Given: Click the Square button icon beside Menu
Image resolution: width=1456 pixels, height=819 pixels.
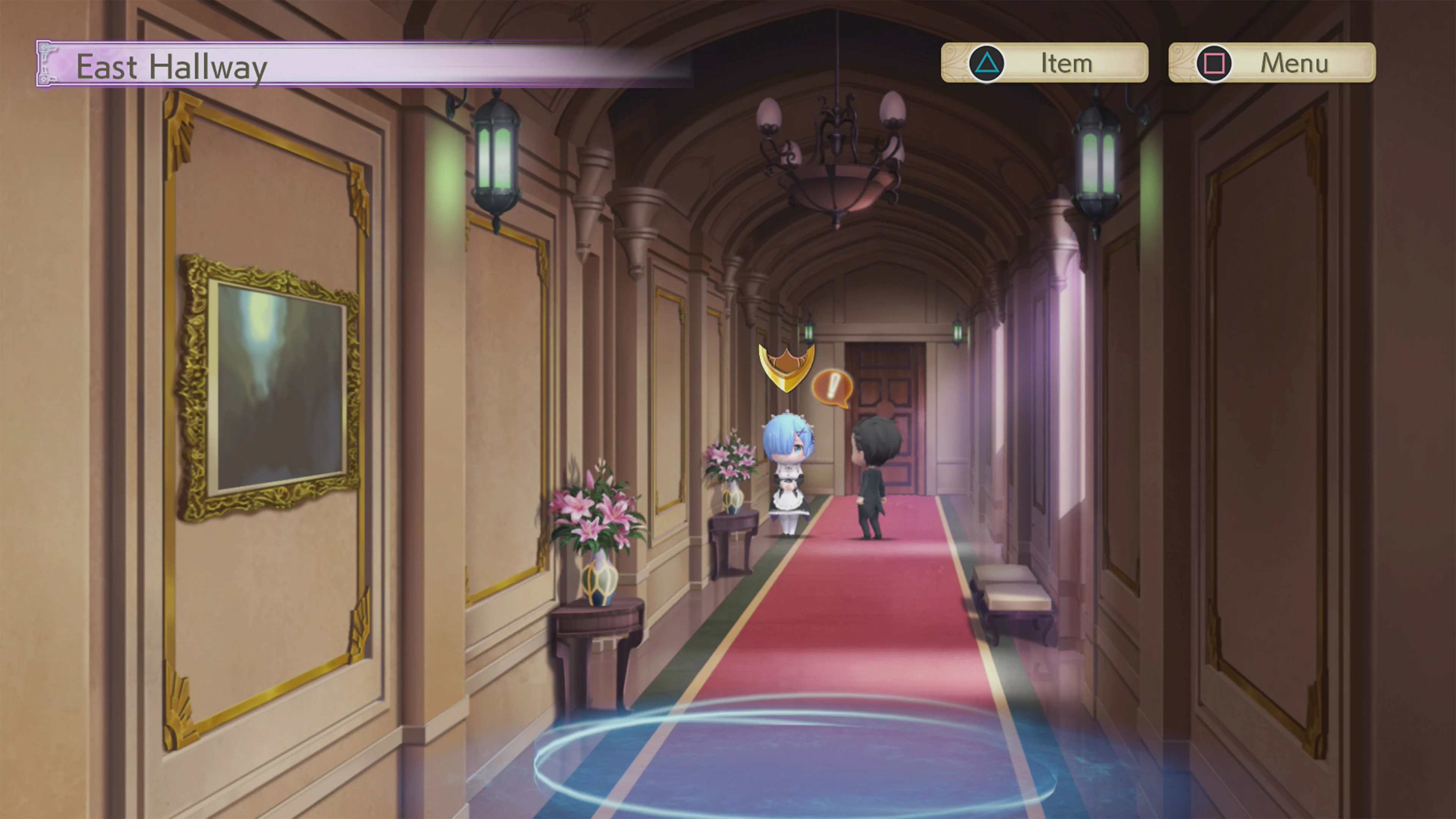Looking at the screenshot, I should [x=1214, y=63].
